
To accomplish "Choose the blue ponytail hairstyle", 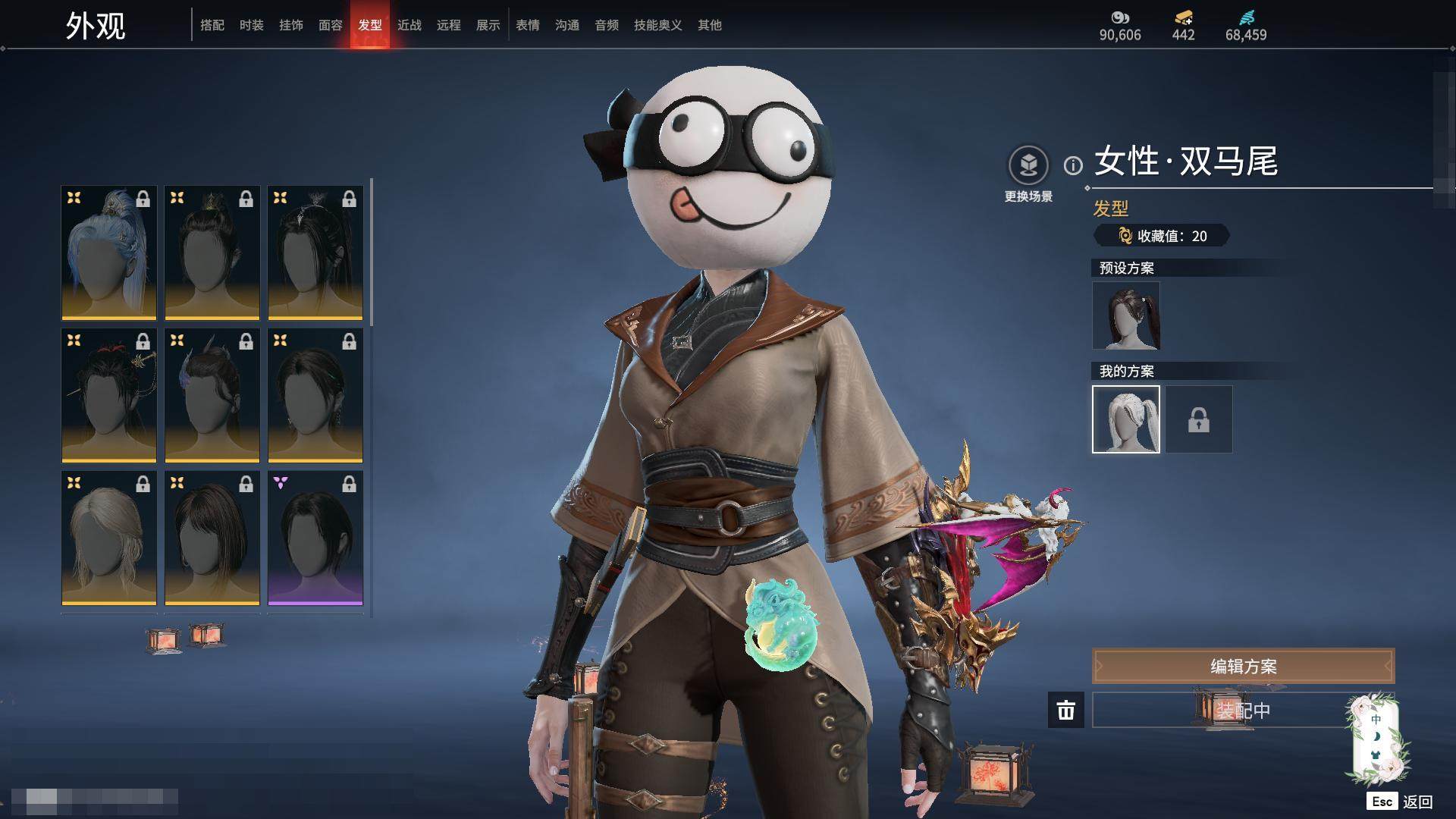I will click(109, 253).
